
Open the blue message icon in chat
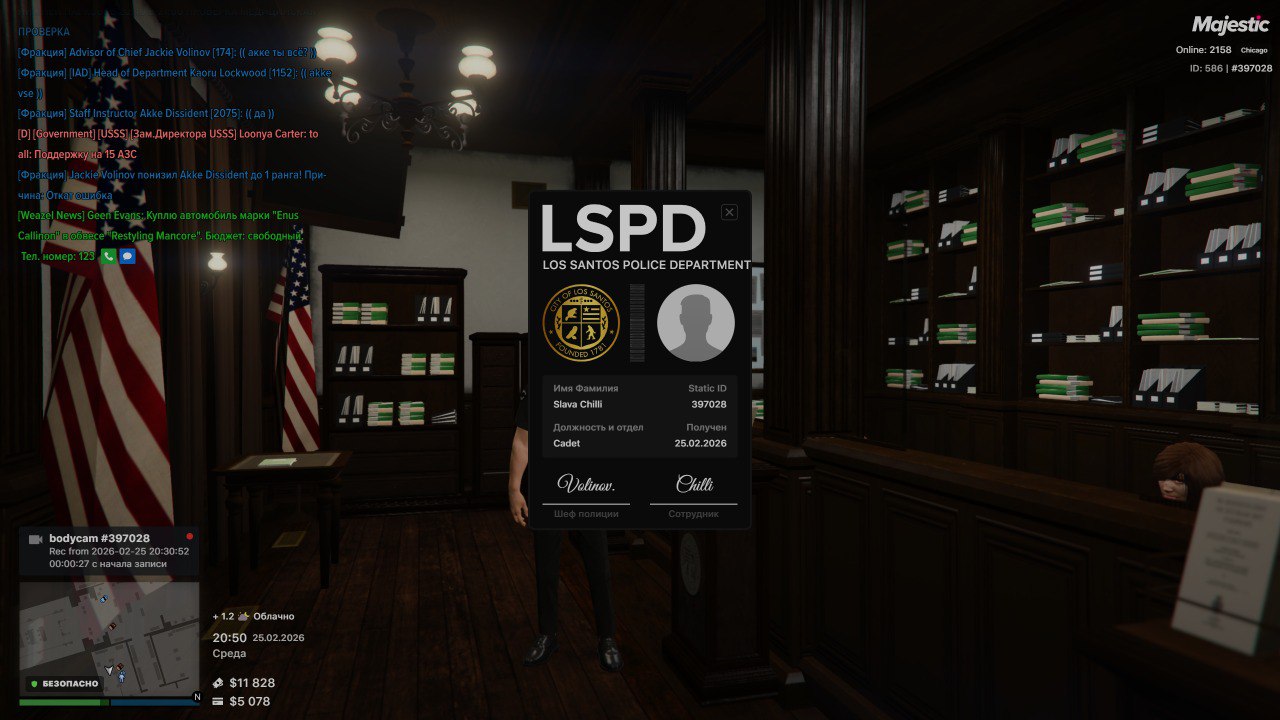coord(127,256)
